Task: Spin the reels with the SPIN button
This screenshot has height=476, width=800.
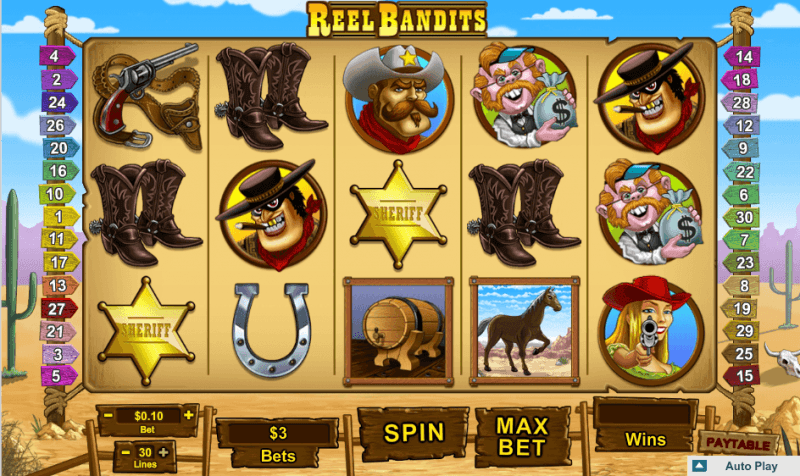Action: pyautogui.click(x=413, y=433)
